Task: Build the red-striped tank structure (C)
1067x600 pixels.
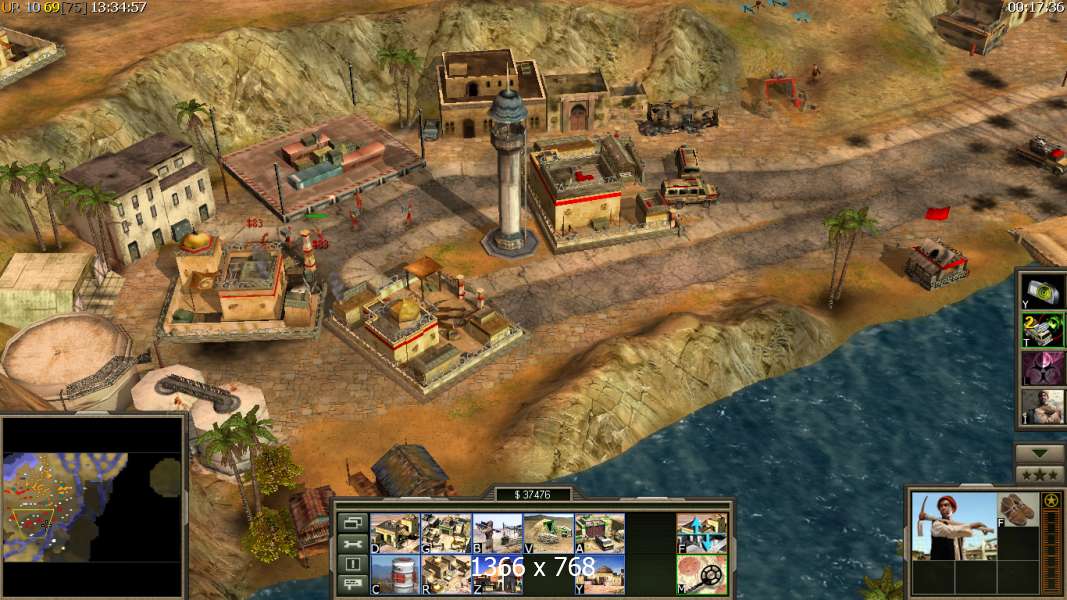Action: [x=395, y=574]
